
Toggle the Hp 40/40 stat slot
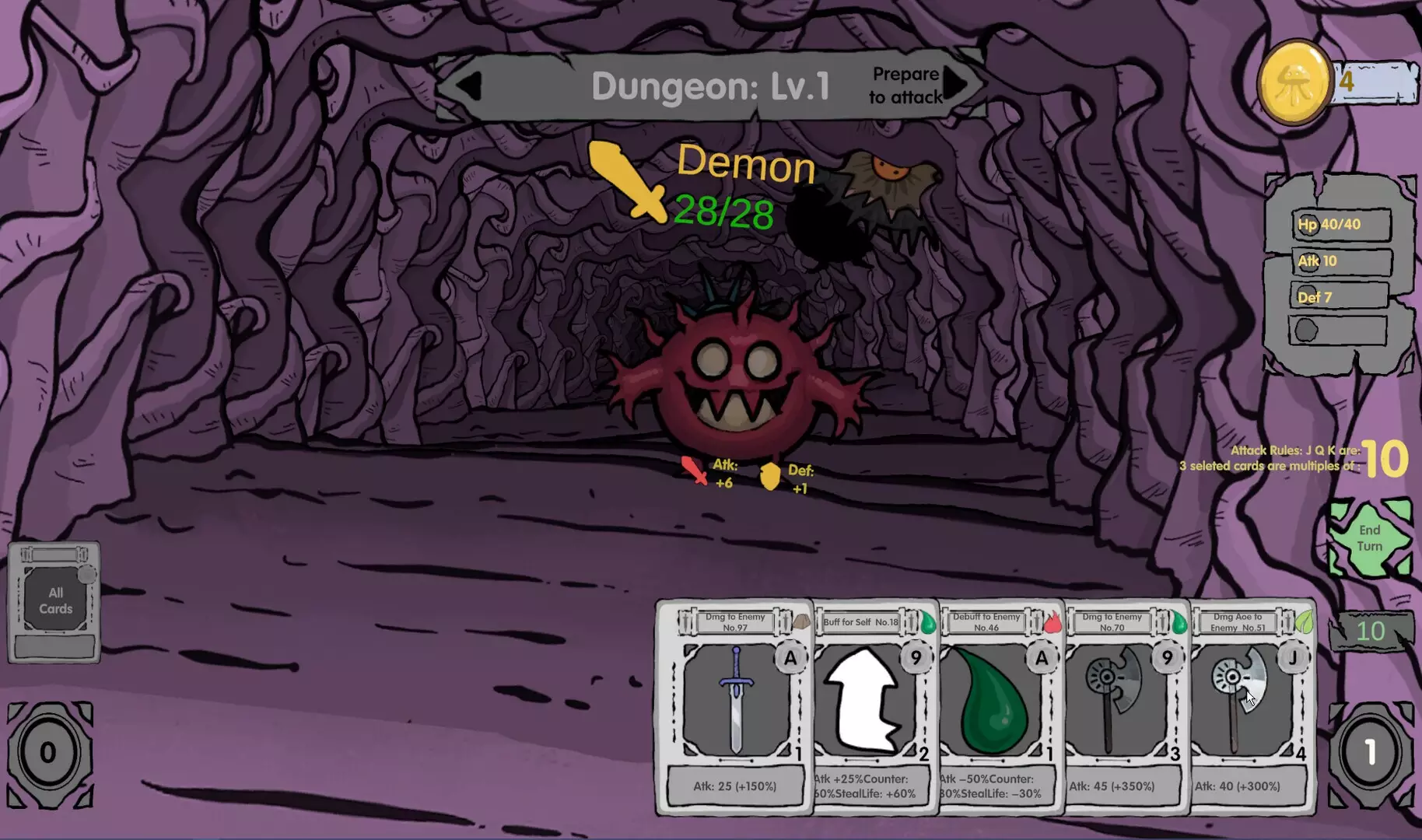coord(1336,225)
